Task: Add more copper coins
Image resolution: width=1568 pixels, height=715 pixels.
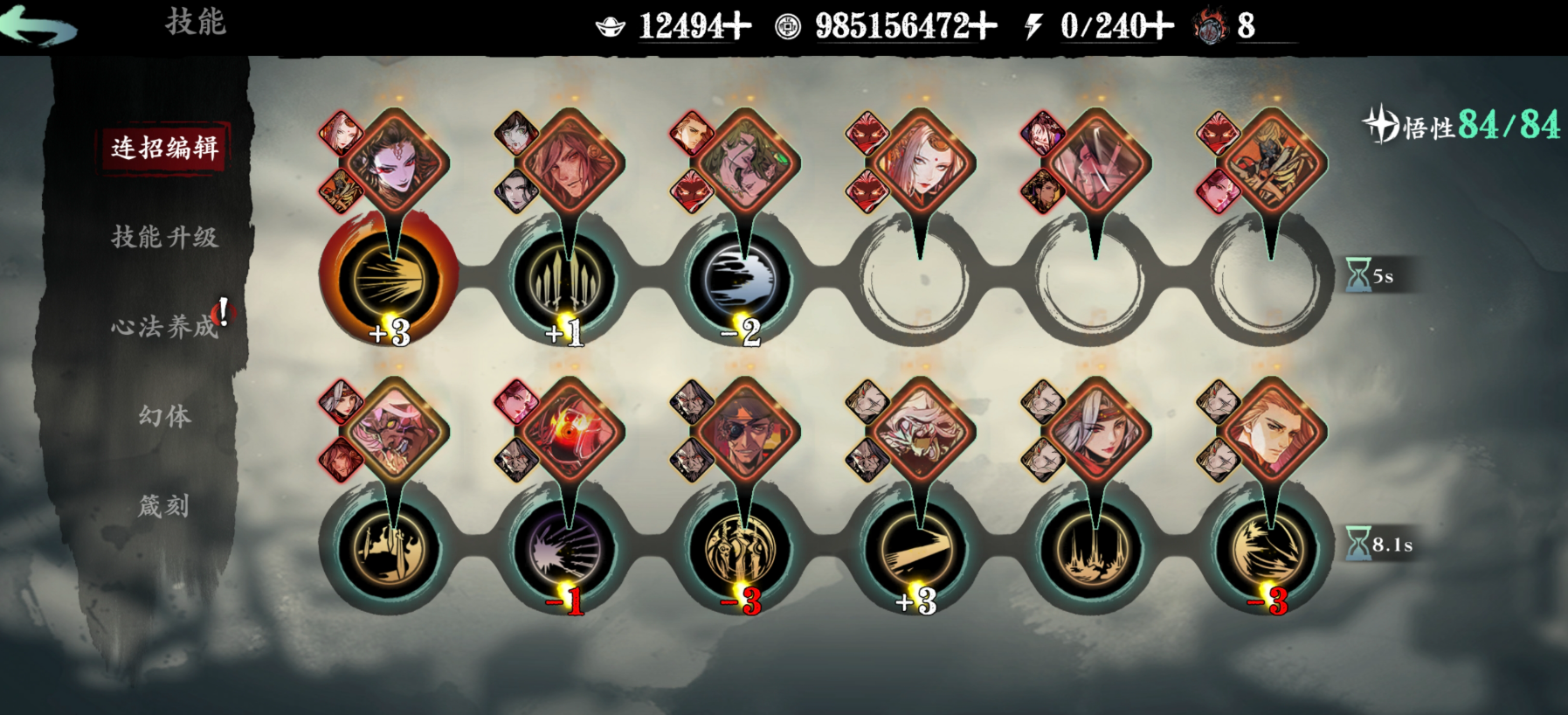Action: (984, 26)
